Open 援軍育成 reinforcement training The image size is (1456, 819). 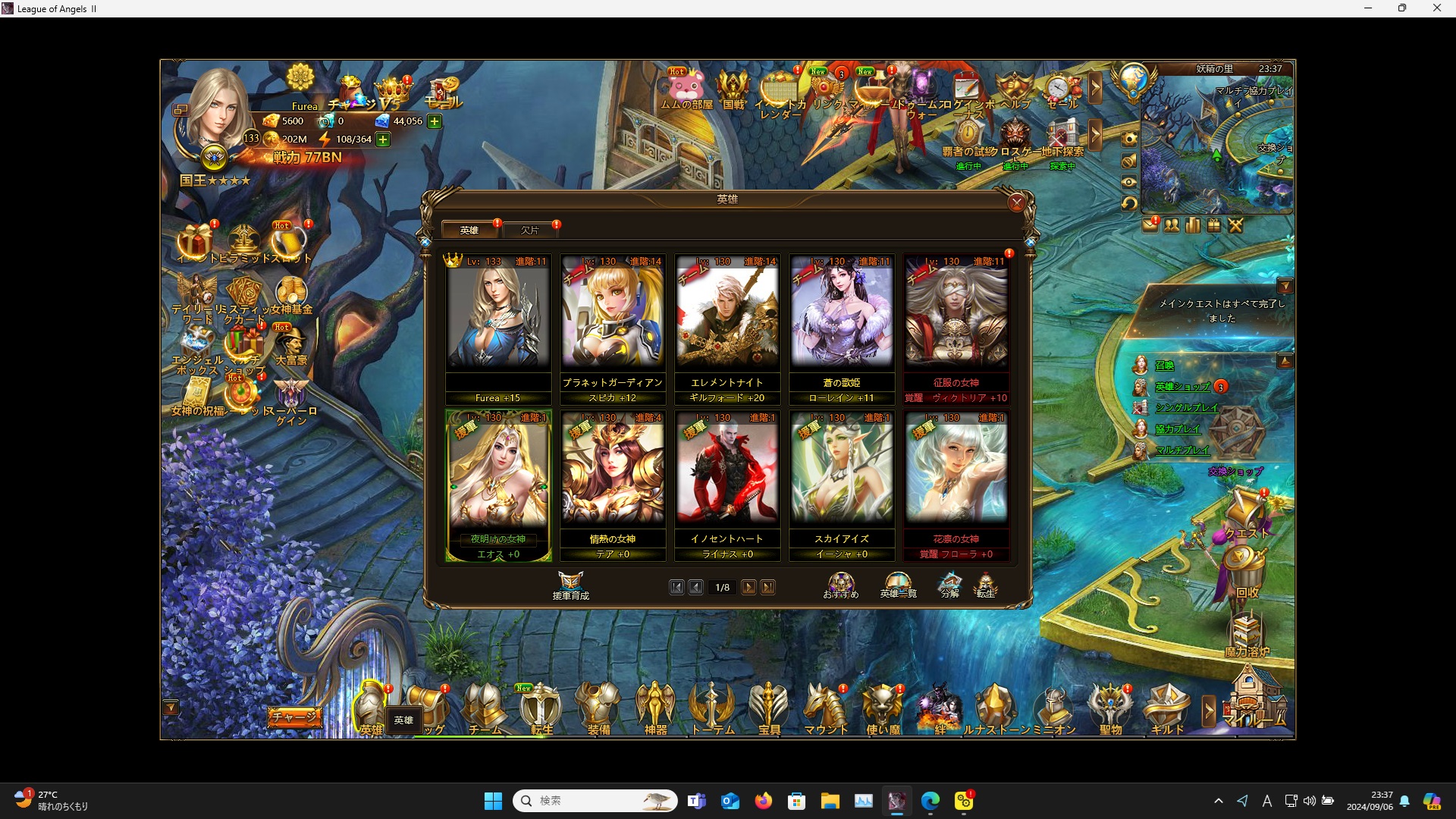(570, 585)
